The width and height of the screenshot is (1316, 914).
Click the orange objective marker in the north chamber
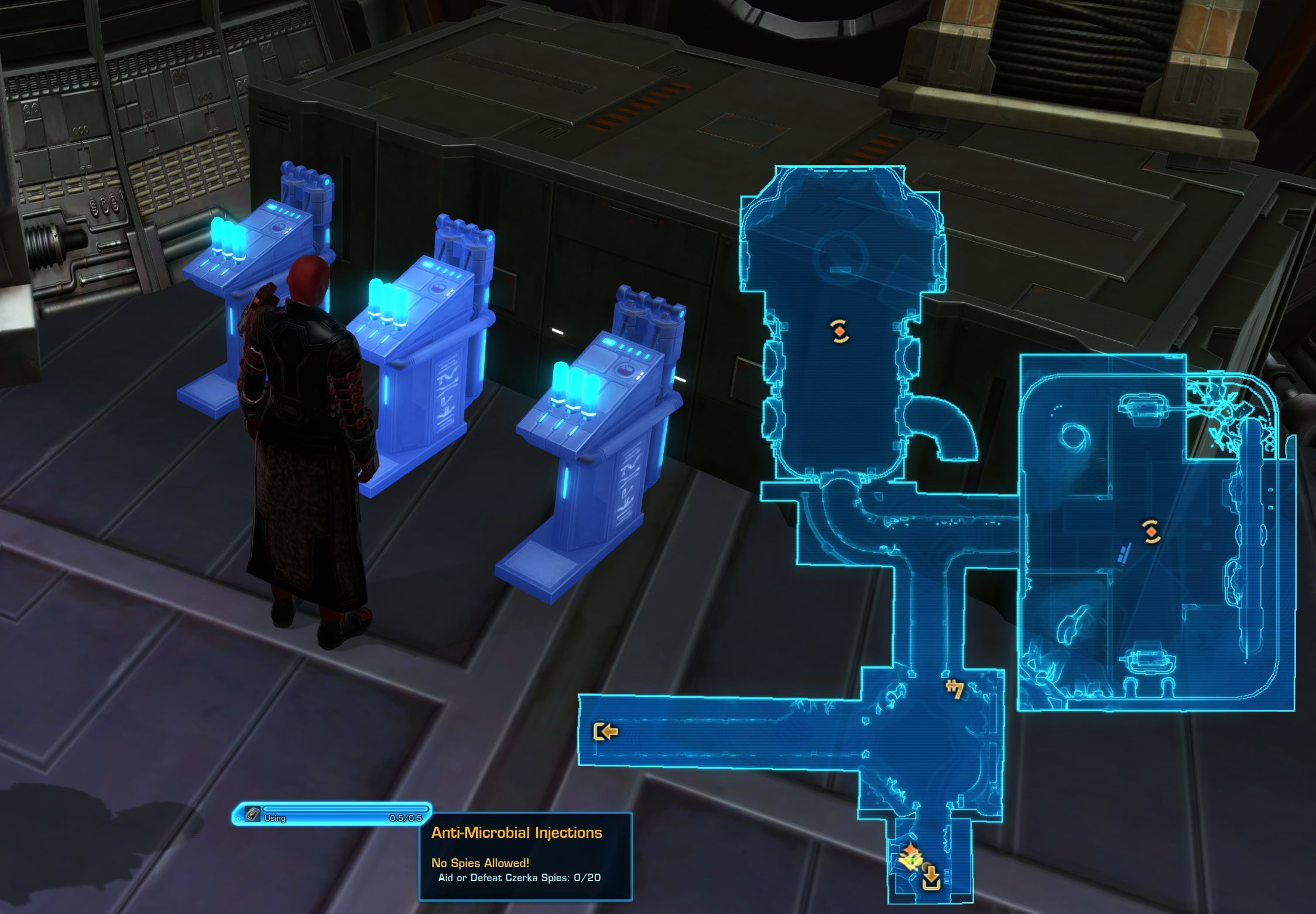click(839, 331)
